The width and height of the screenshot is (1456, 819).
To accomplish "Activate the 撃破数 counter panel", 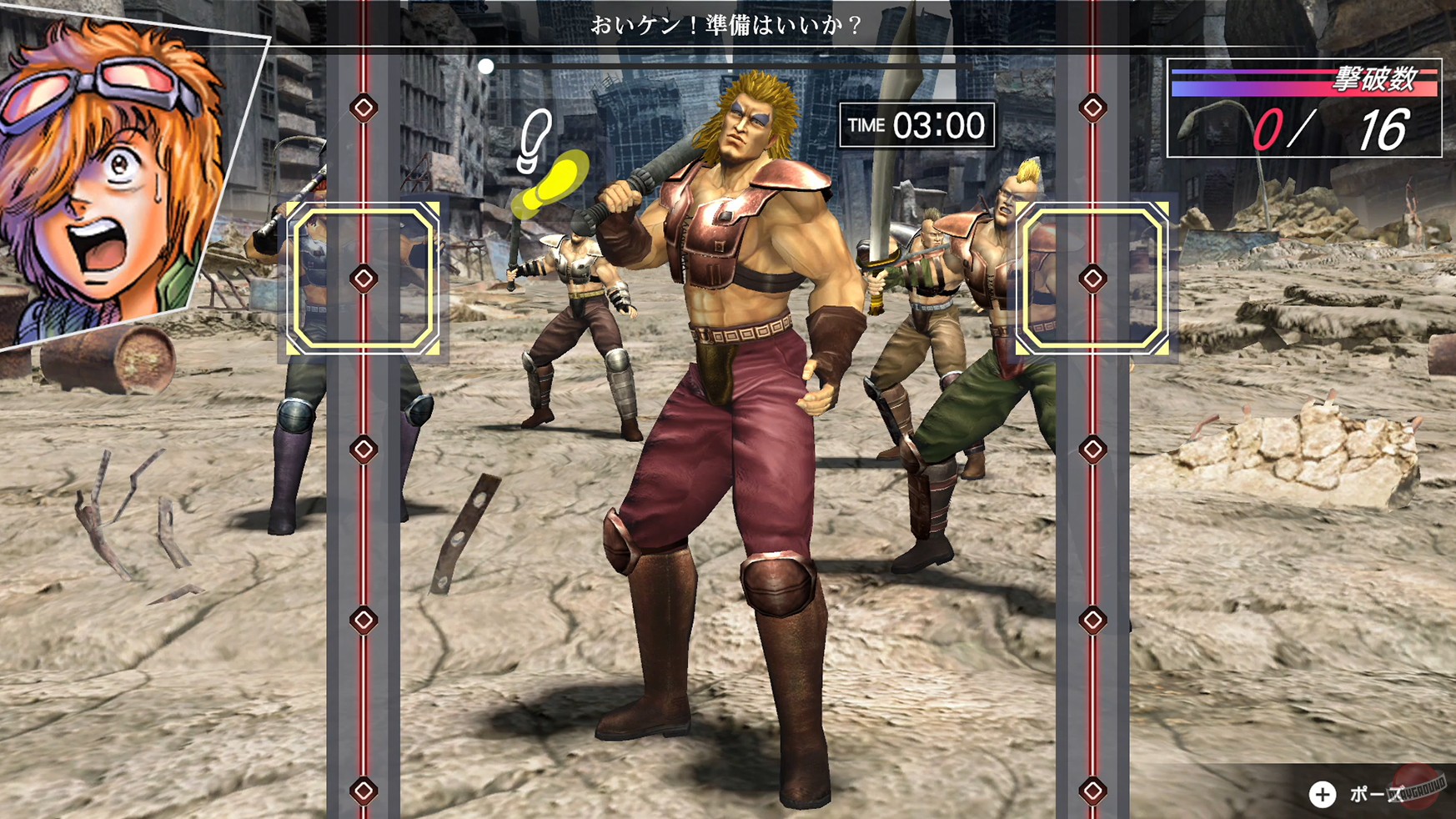I will pyautogui.click(x=1305, y=108).
